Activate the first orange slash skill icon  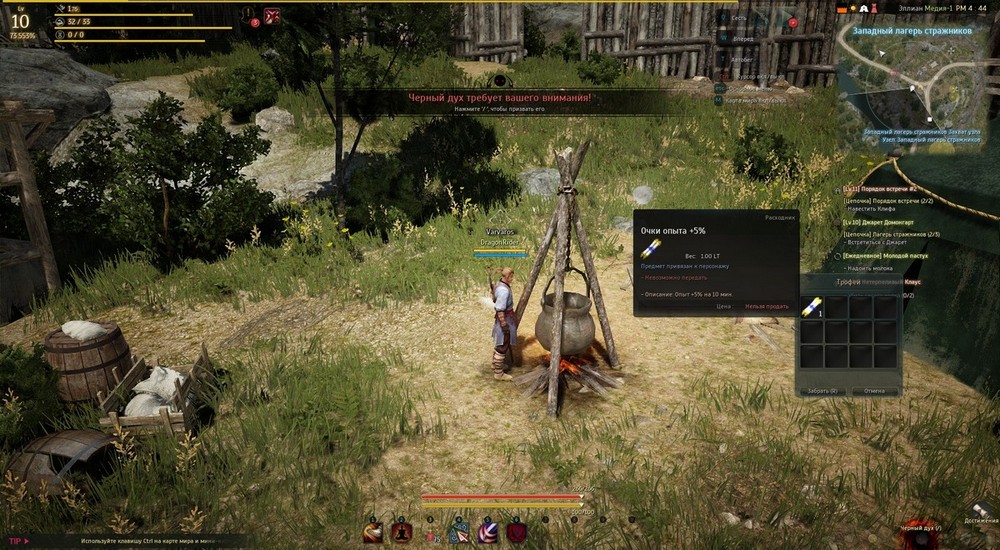372,532
